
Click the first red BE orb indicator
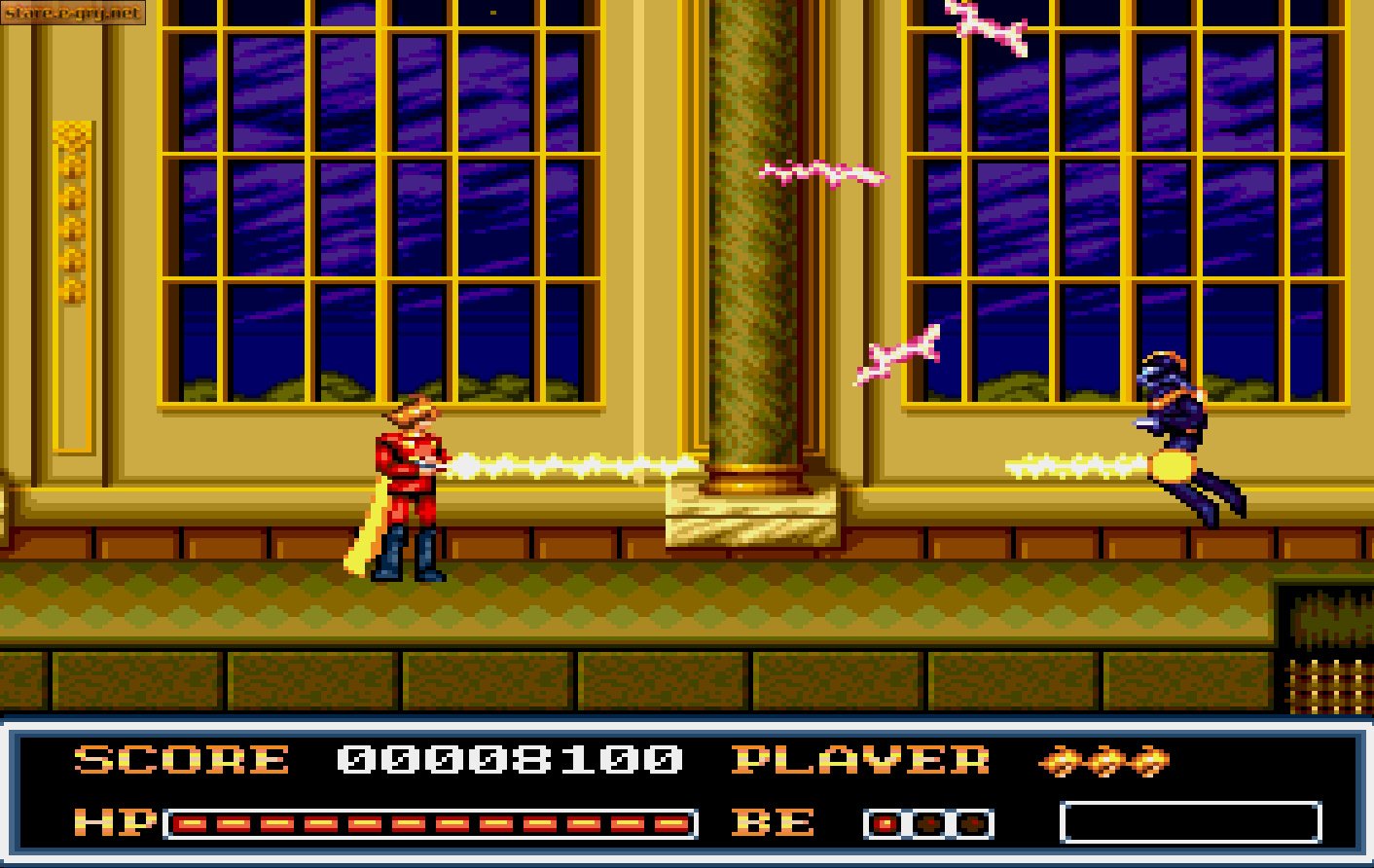click(886, 822)
